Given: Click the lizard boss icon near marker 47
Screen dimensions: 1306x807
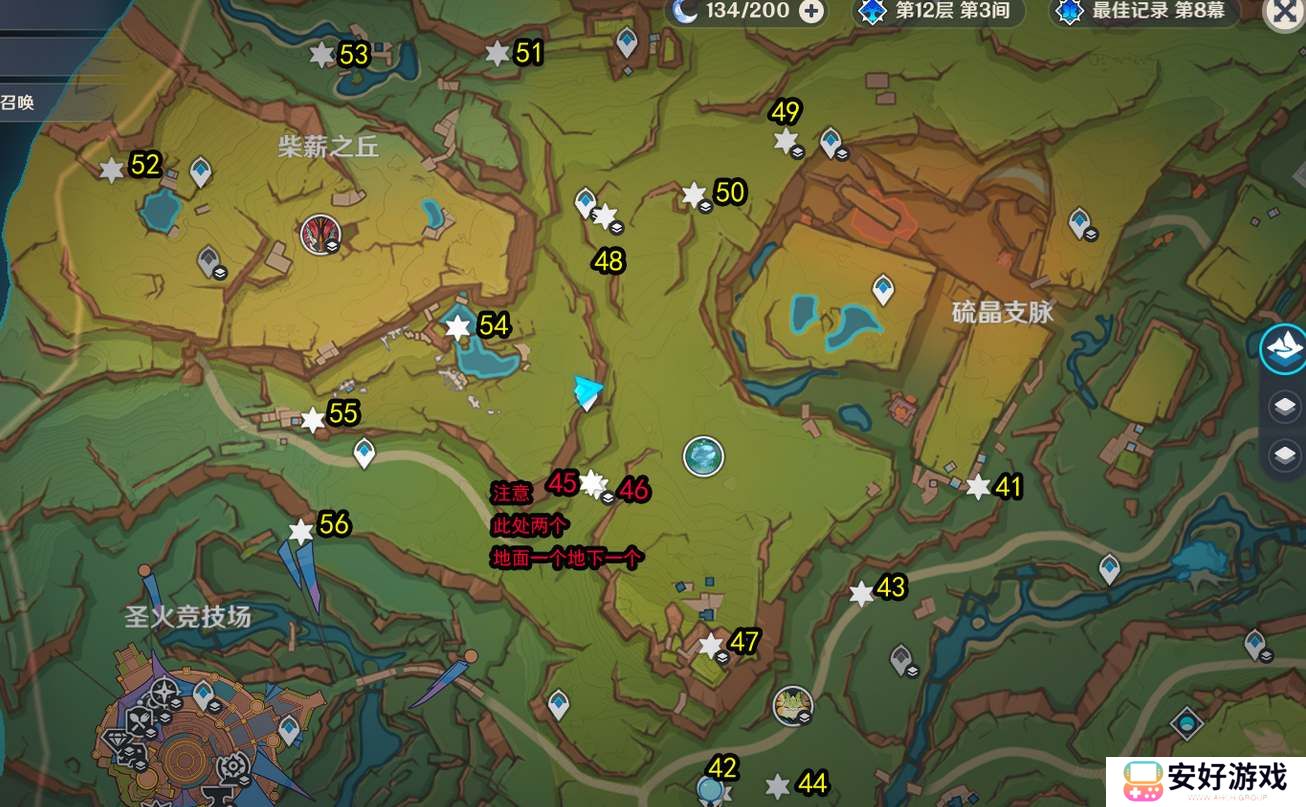Looking at the screenshot, I should pos(791,704).
